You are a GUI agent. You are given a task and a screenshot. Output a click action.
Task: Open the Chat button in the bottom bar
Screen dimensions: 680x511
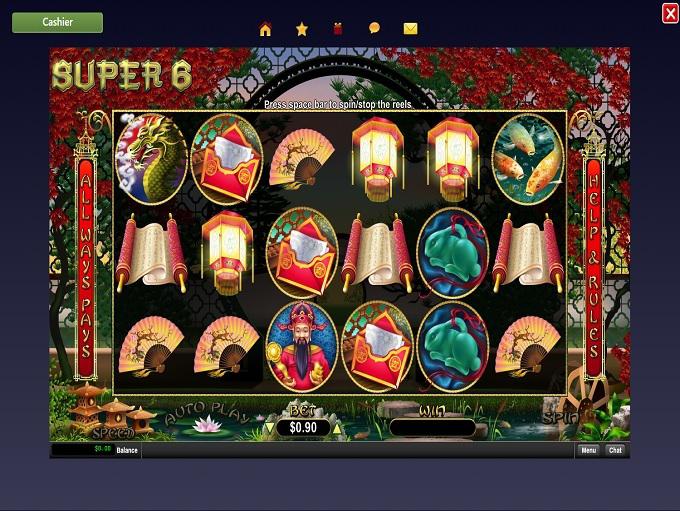coord(616,450)
